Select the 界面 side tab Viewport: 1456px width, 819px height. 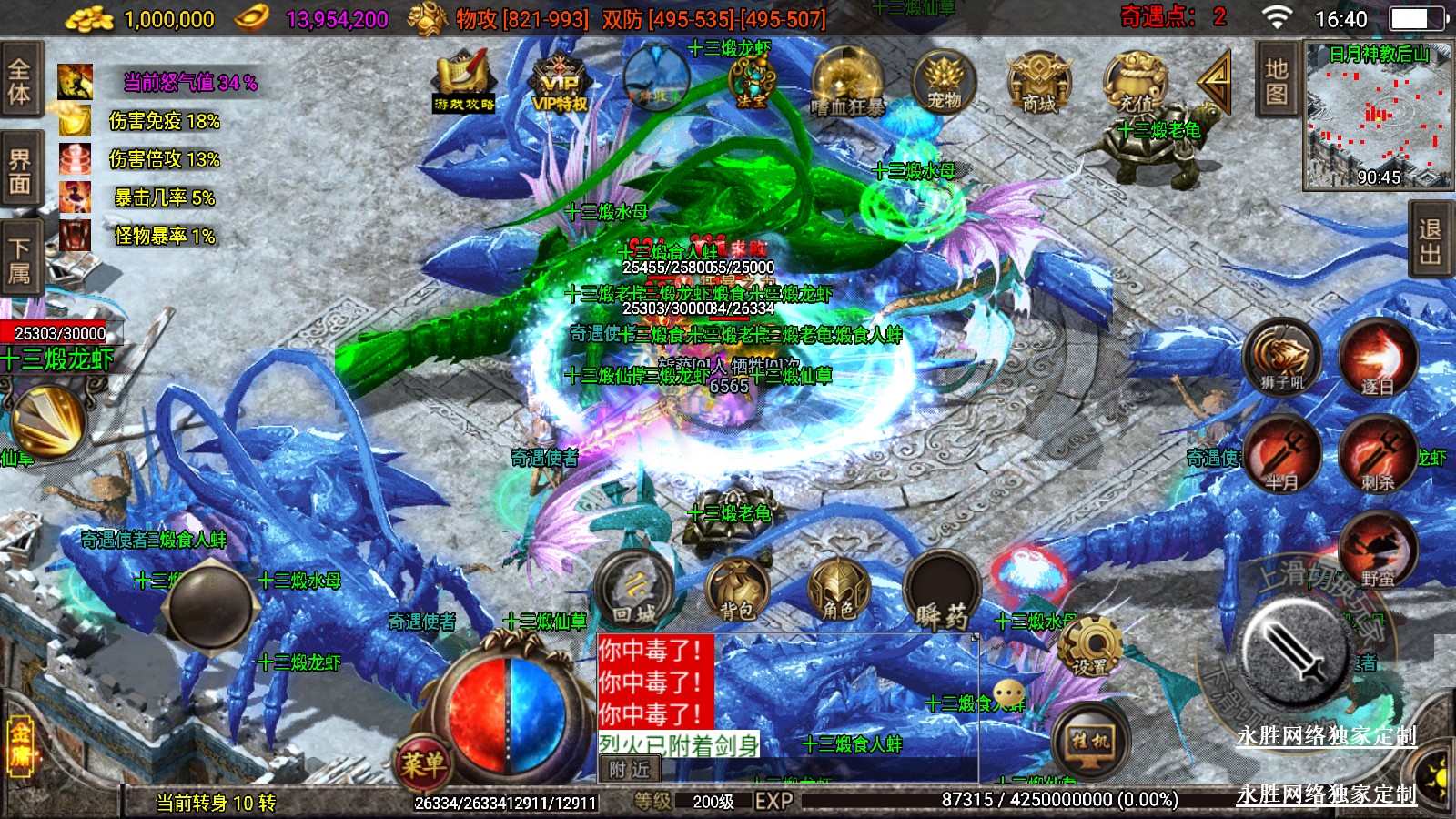[x=20, y=172]
